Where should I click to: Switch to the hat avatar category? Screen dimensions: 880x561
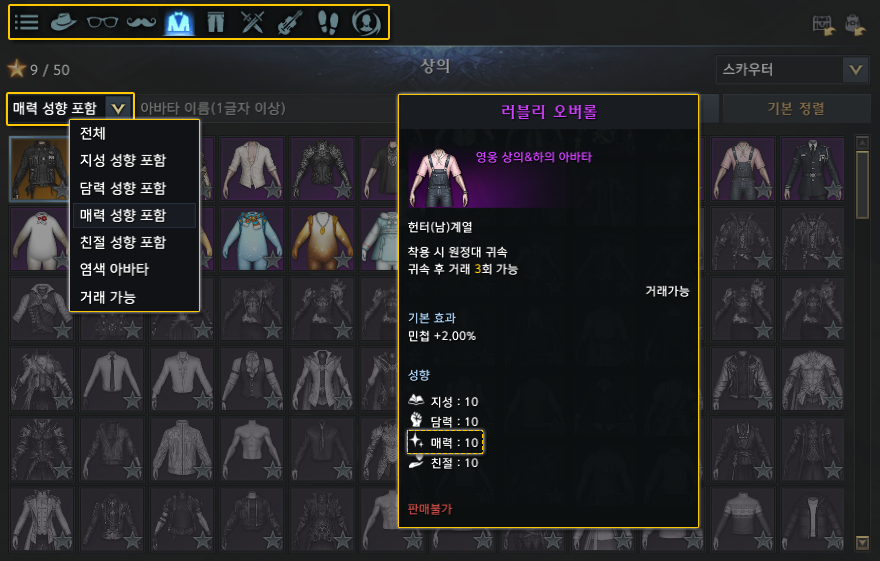(65, 22)
